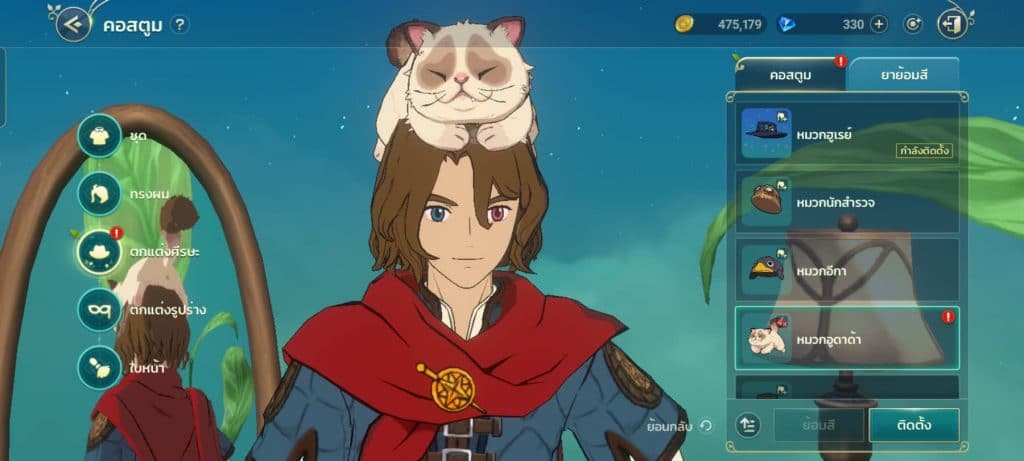The width and height of the screenshot is (1024, 461).
Task: Click the ย้อมสี dye button
Action: 817,425
